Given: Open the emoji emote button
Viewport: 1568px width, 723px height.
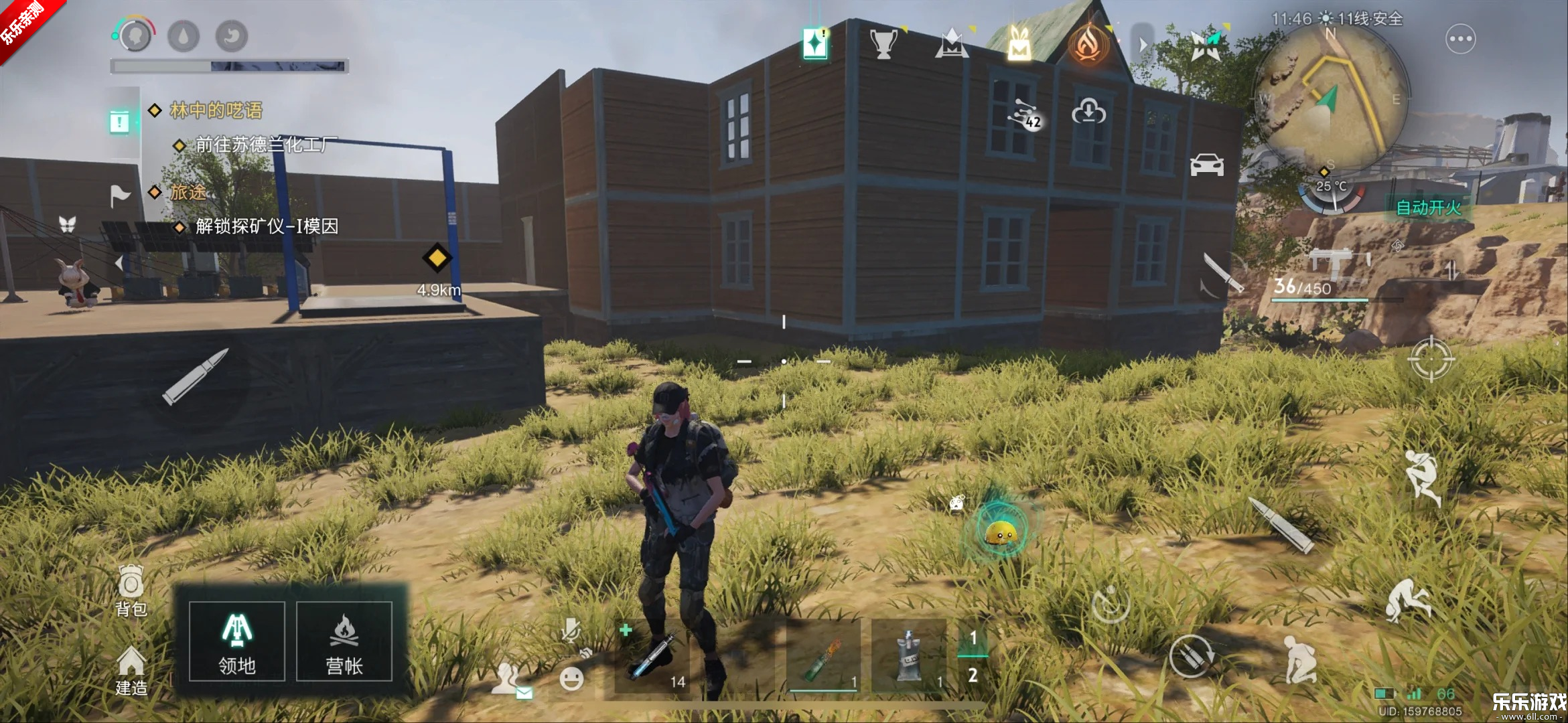Looking at the screenshot, I should pyautogui.click(x=571, y=679).
